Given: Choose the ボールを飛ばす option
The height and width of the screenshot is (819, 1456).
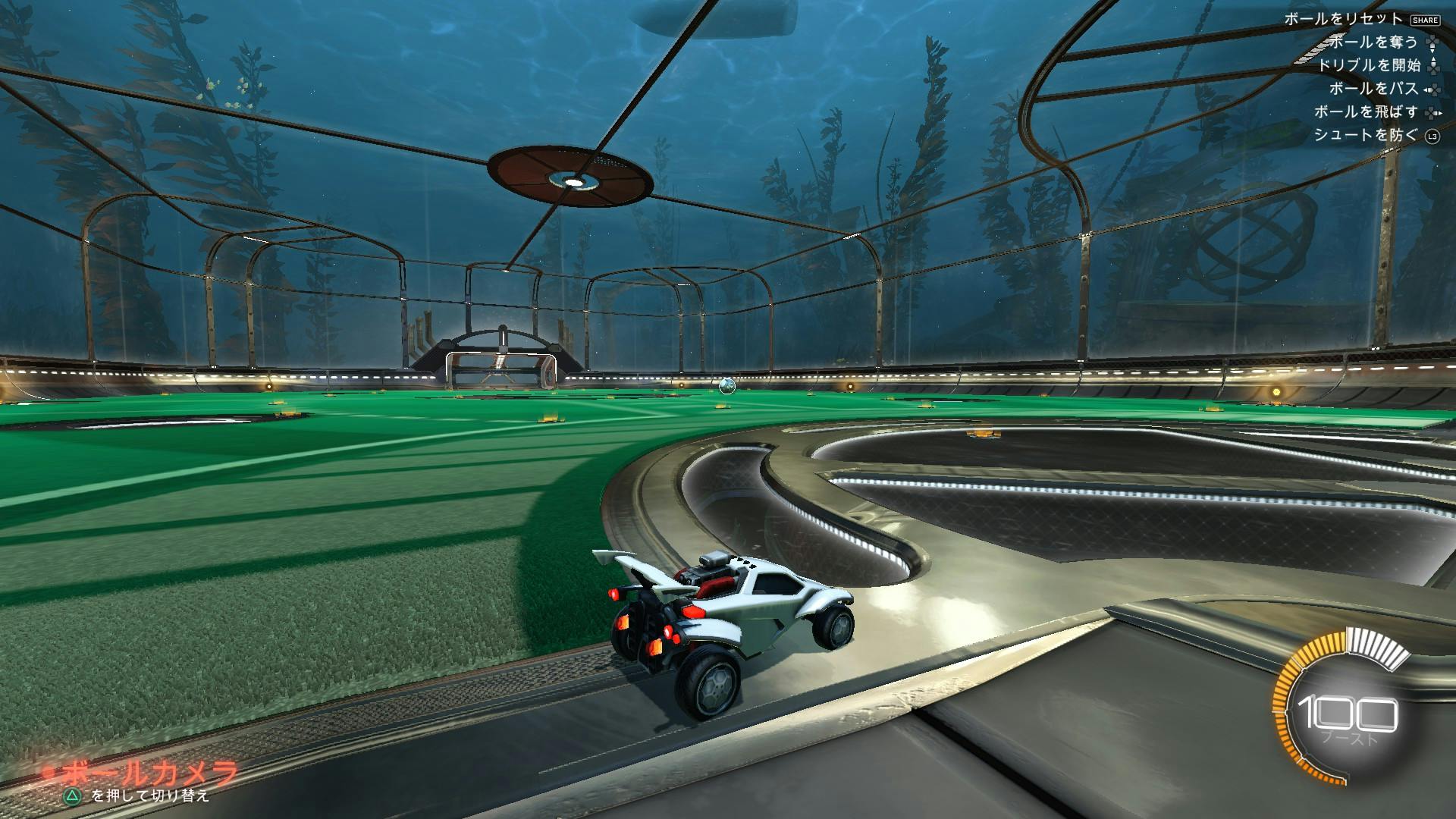Looking at the screenshot, I should click(x=1366, y=112).
